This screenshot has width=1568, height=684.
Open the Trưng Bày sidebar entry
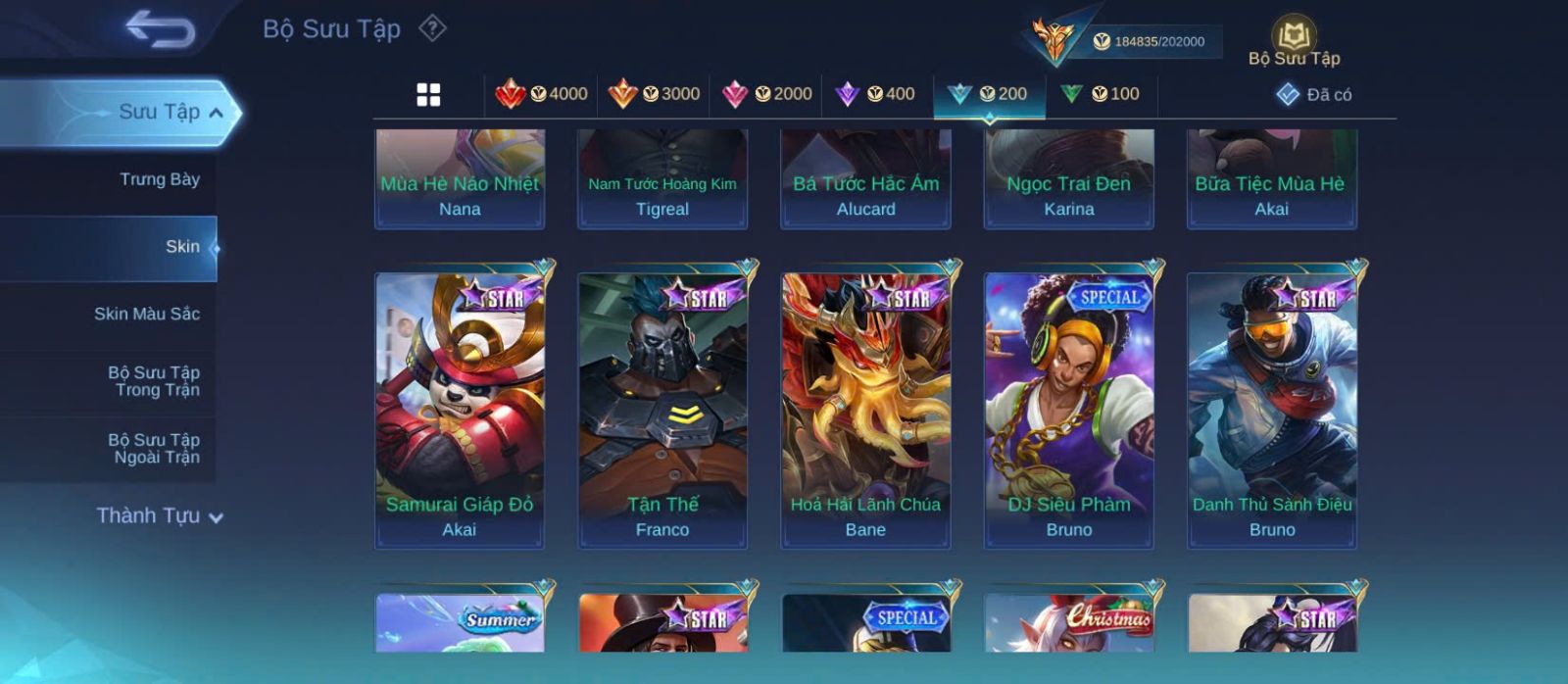(x=159, y=179)
